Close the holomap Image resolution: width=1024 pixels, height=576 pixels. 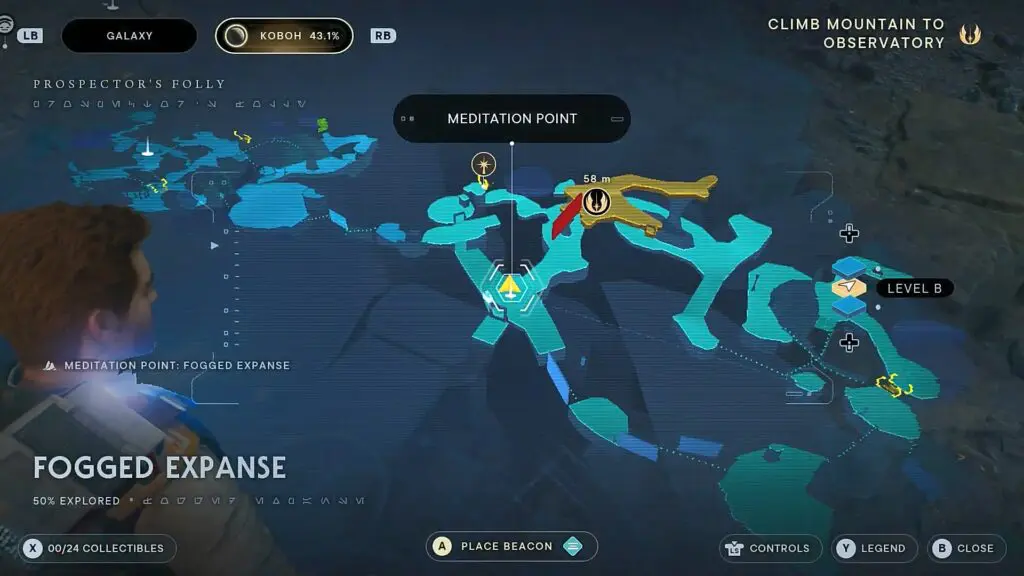(964, 548)
